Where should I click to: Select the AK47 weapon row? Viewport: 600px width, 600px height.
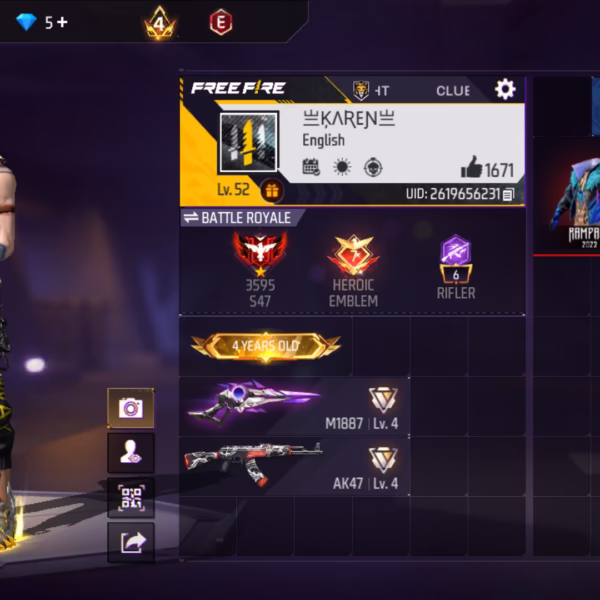pos(294,465)
